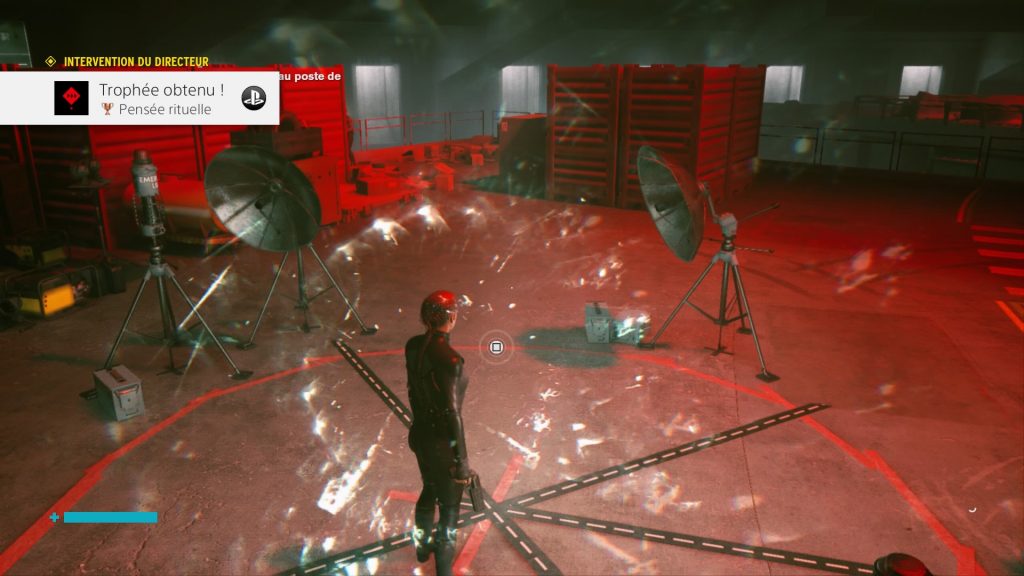Click the Pensée rituelle trophy thumbnail
Screen dimensions: 1024x576
coord(71,98)
